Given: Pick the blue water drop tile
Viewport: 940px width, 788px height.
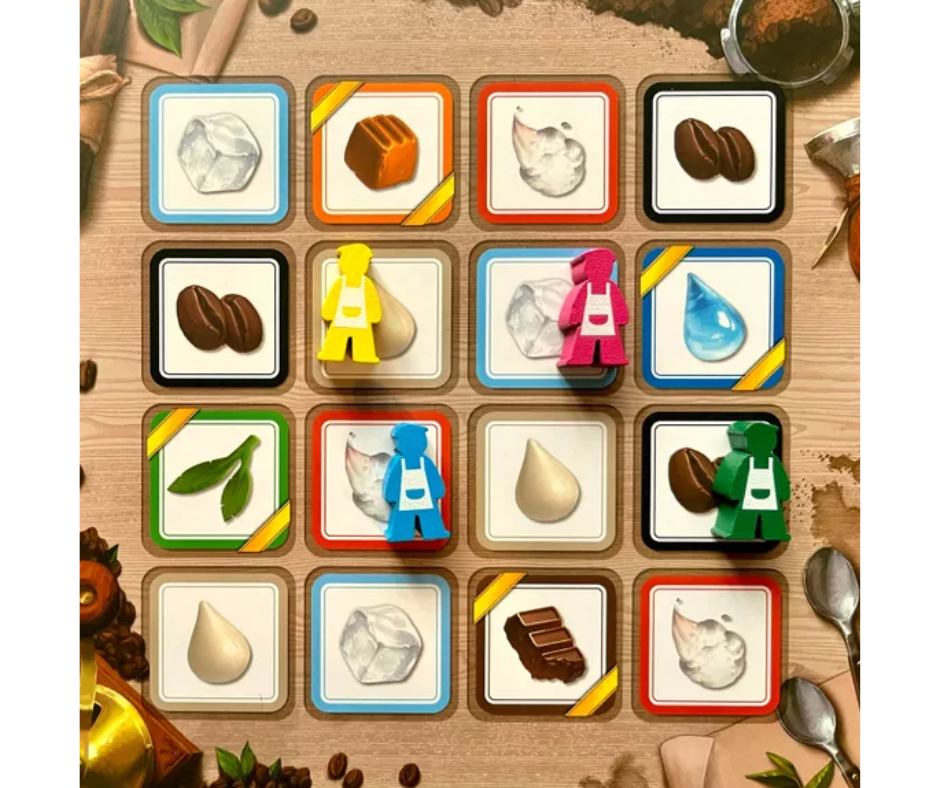Looking at the screenshot, I should pyautogui.click(x=714, y=317).
